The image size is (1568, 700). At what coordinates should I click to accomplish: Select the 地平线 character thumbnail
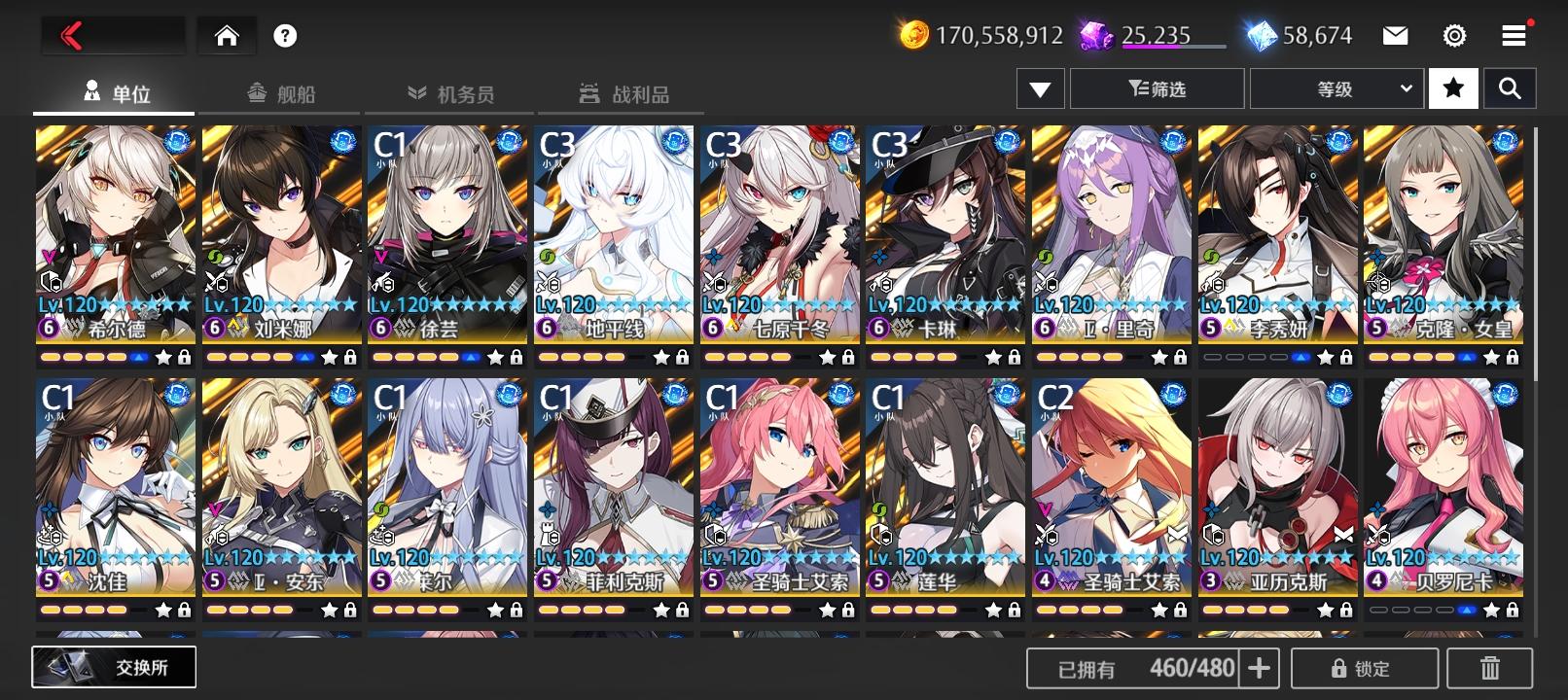pos(613,233)
